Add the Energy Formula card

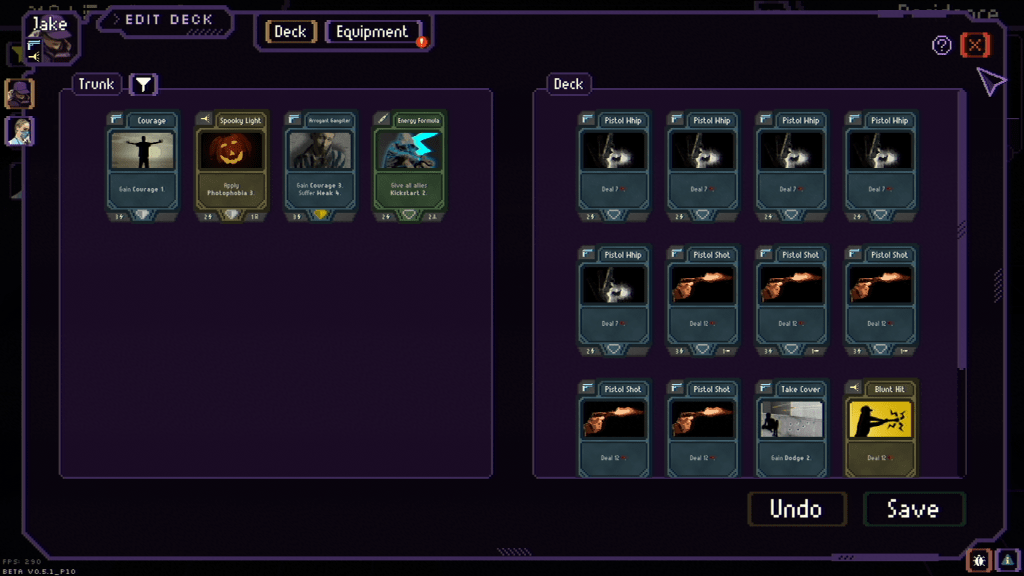coord(408,165)
